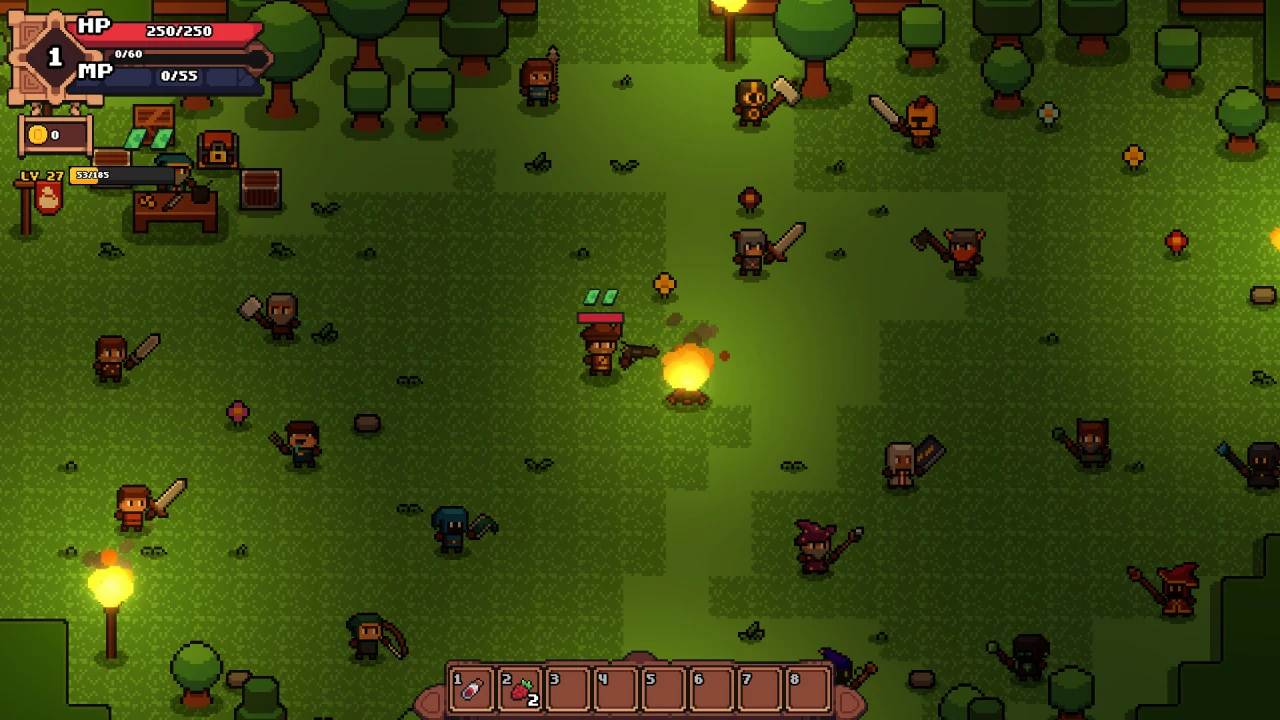Choose empty hotbar slot number 5
The width and height of the screenshot is (1280, 720).
pos(663,689)
